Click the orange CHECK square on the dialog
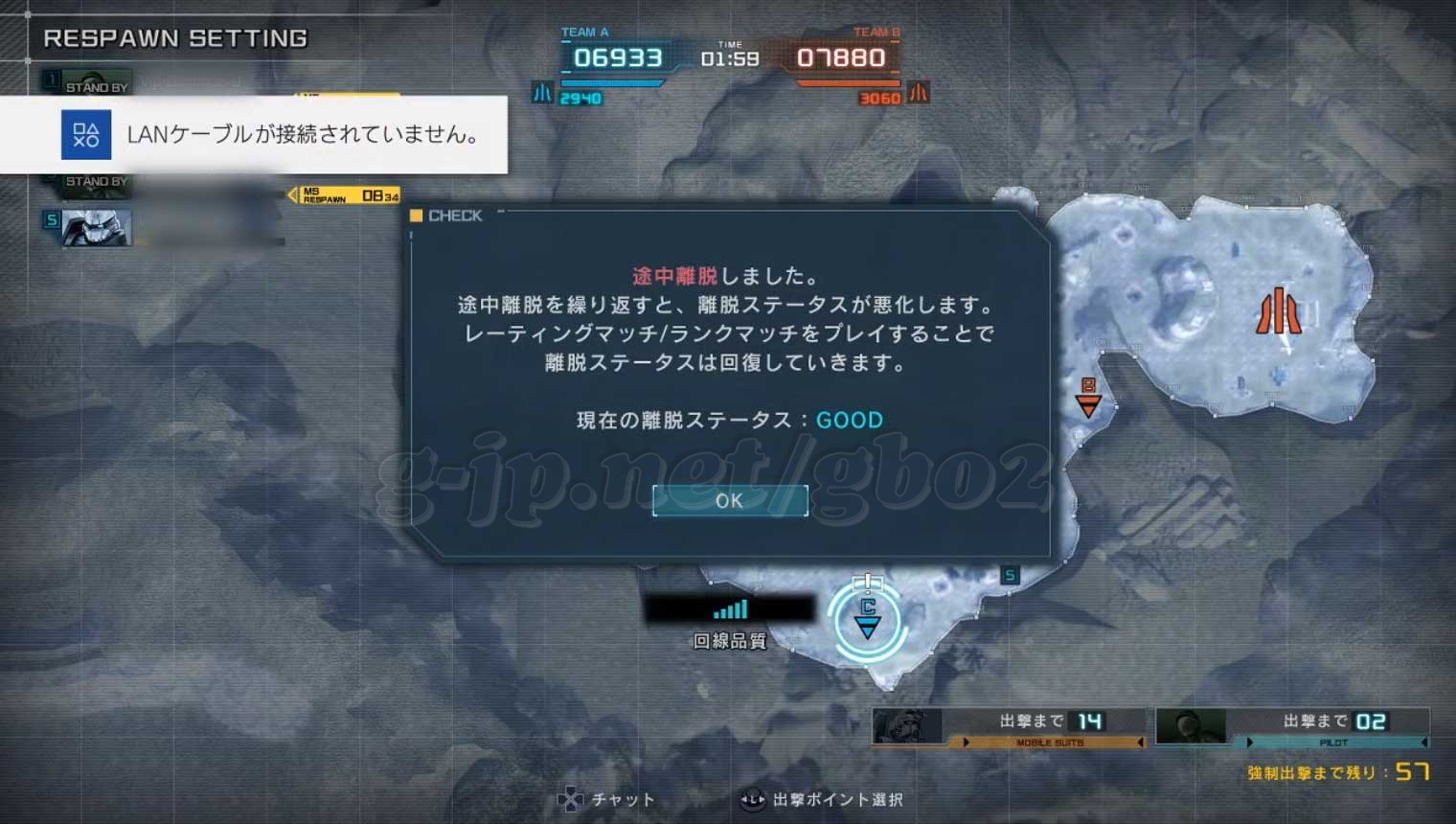This screenshot has height=824, width=1456. (416, 216)
